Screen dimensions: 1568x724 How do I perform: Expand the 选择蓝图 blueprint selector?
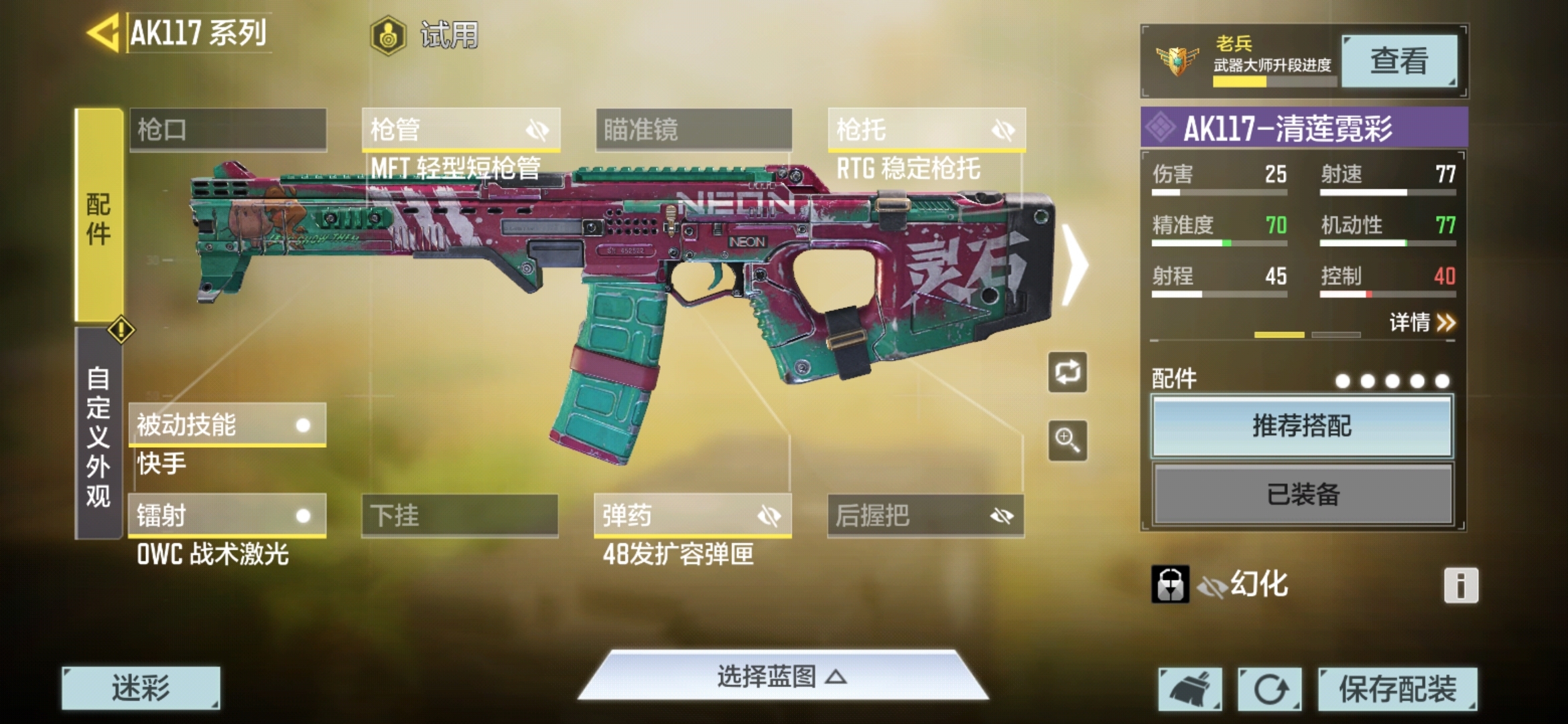pos(782,677)
